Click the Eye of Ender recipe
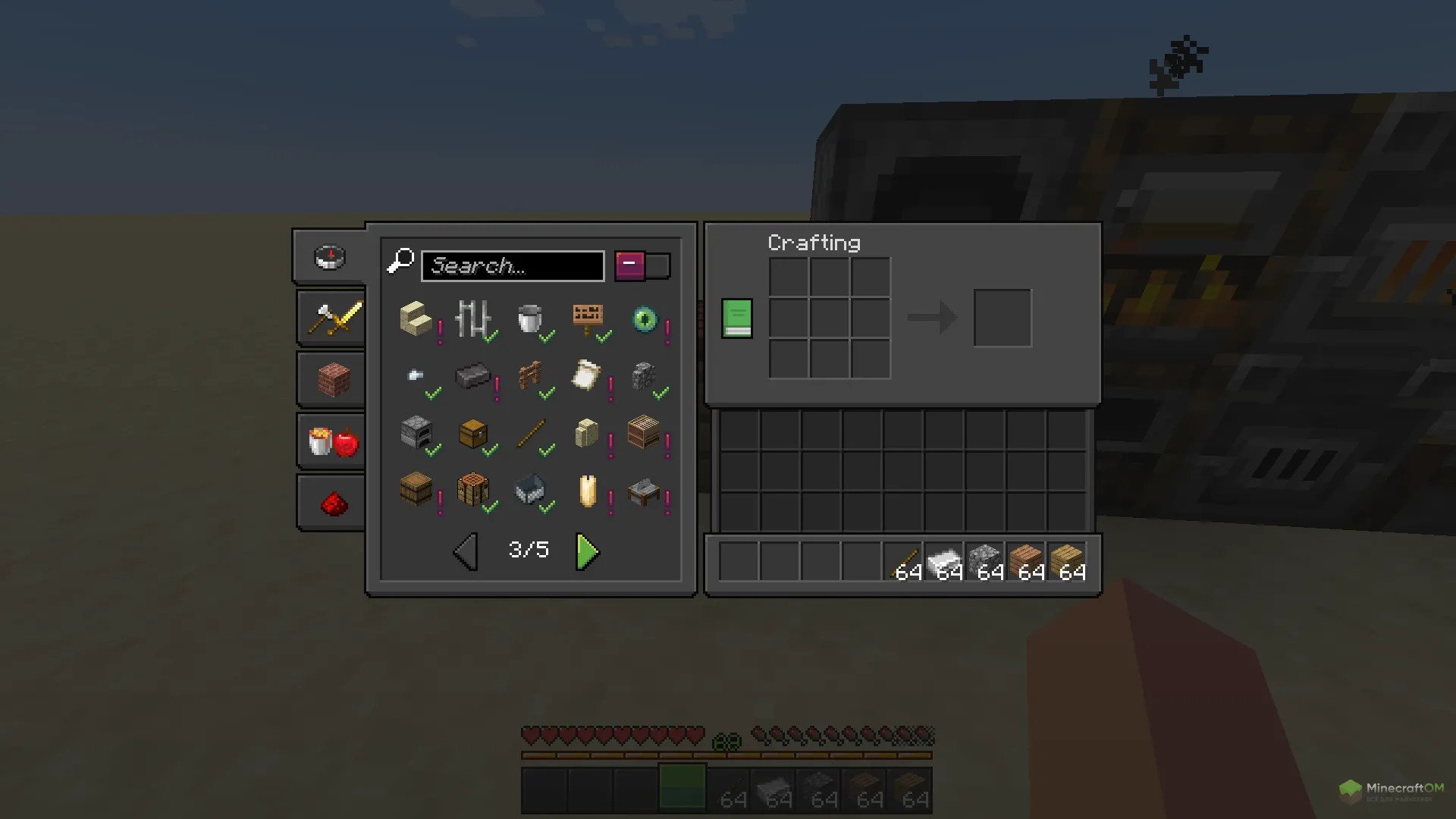This screenshot has width=1456, height=819. (645, 319)
